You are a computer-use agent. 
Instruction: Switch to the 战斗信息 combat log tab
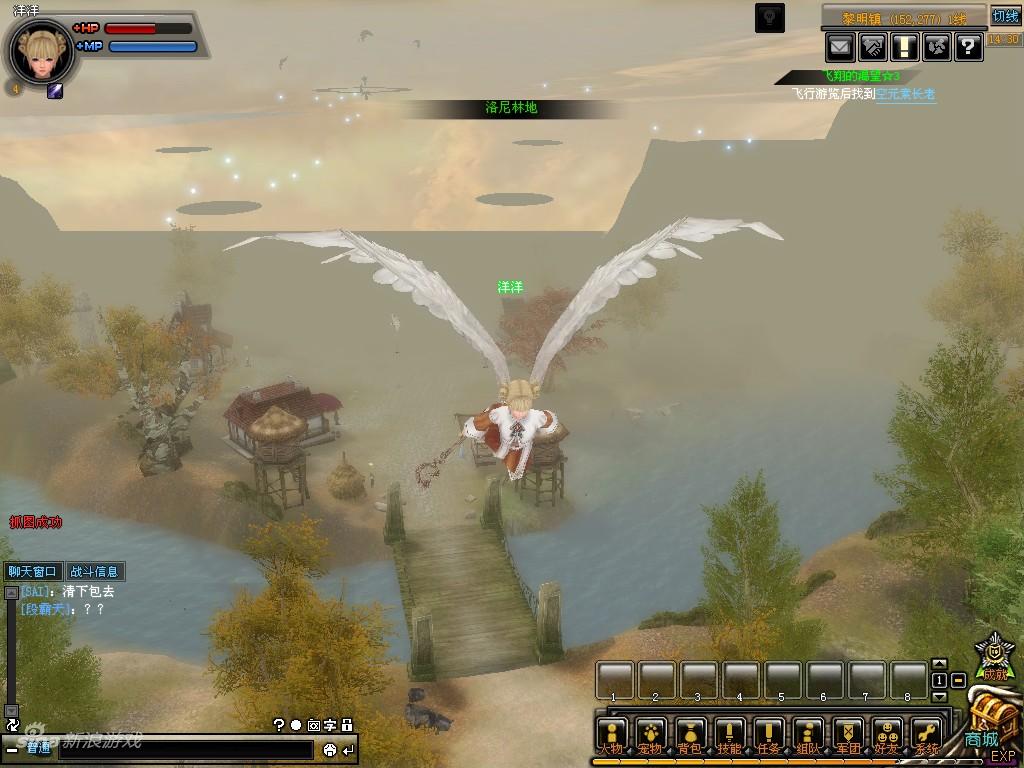tap(94, 572)
